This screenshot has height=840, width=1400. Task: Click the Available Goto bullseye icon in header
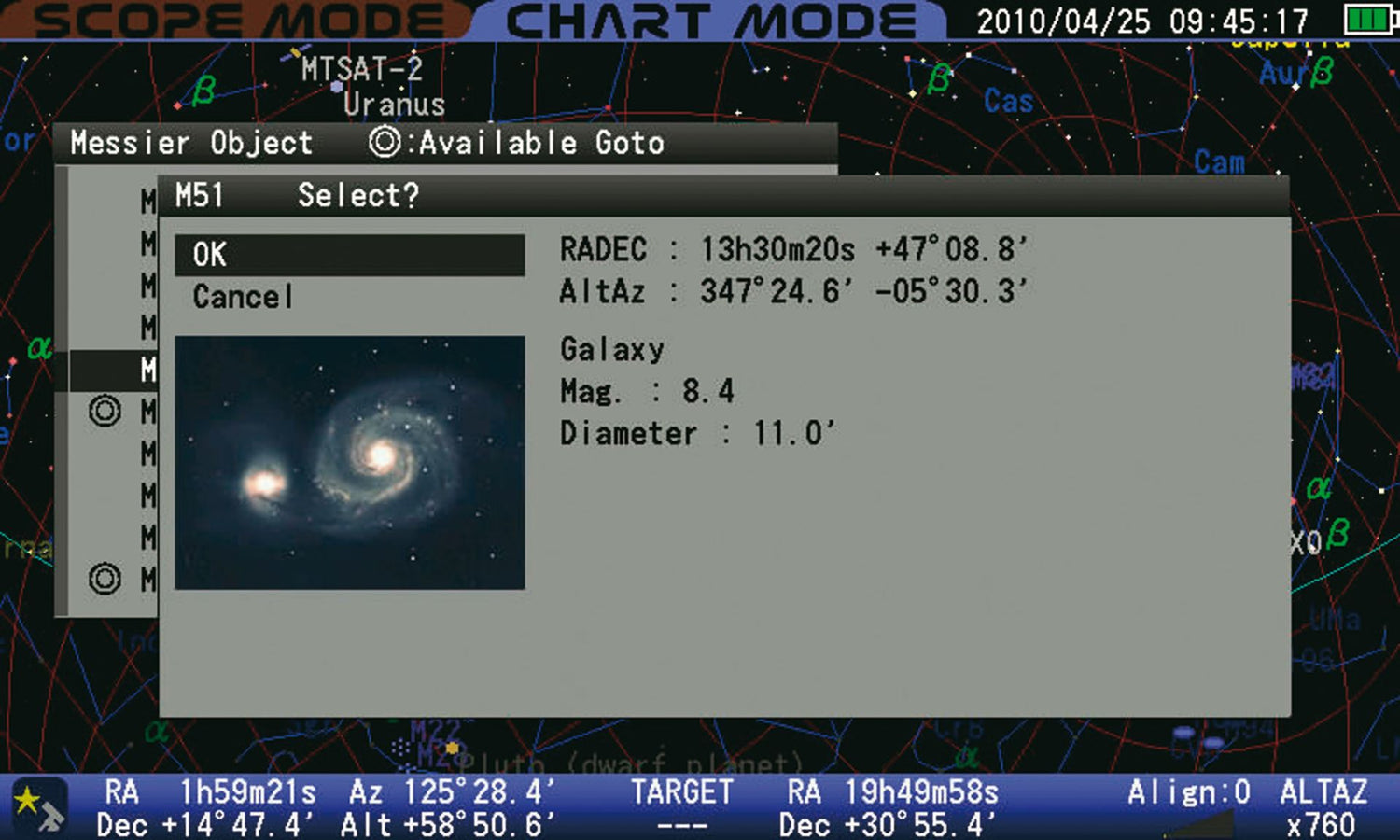(384, 142)
